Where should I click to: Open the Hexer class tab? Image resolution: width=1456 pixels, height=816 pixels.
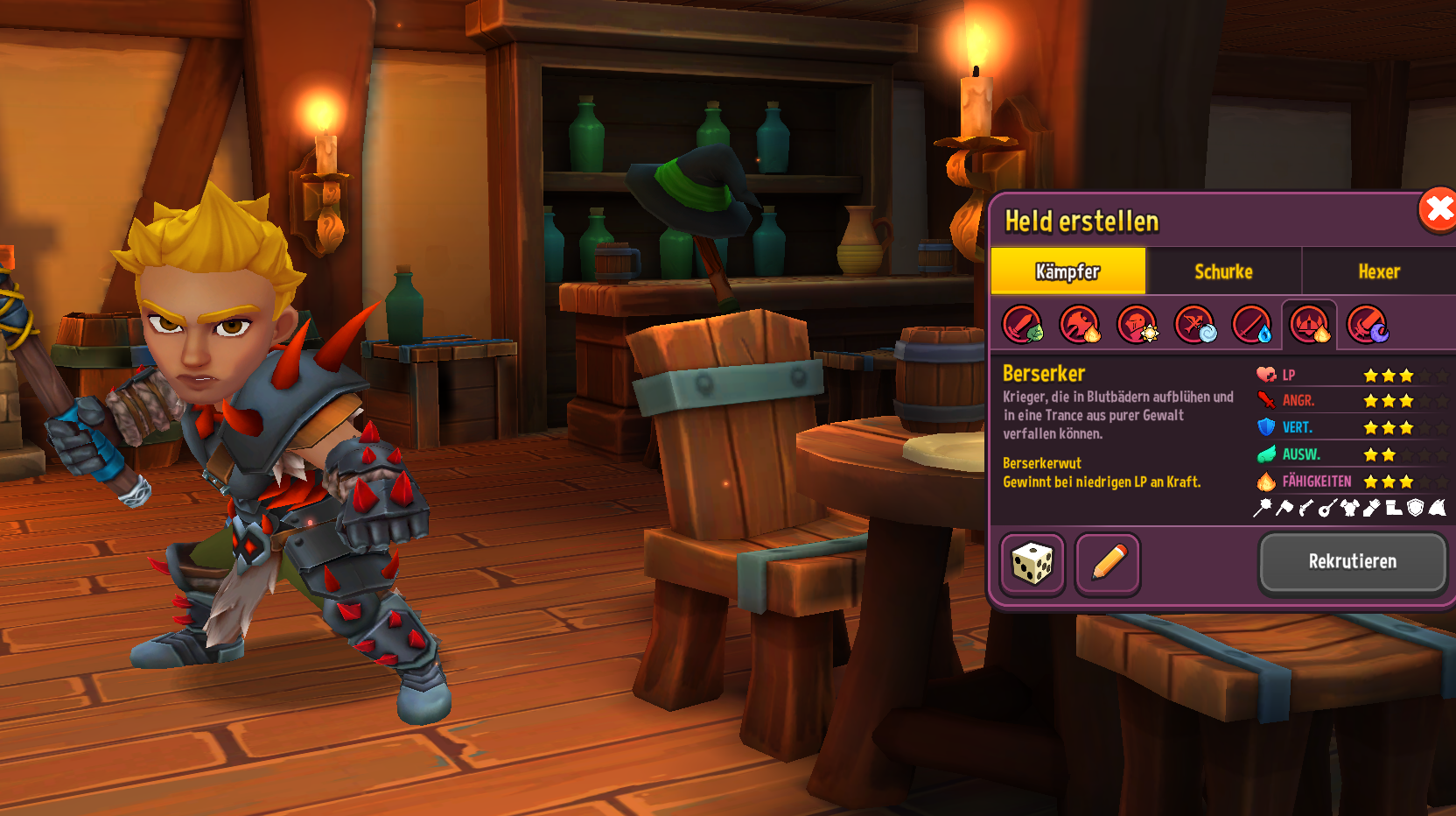1379,271
